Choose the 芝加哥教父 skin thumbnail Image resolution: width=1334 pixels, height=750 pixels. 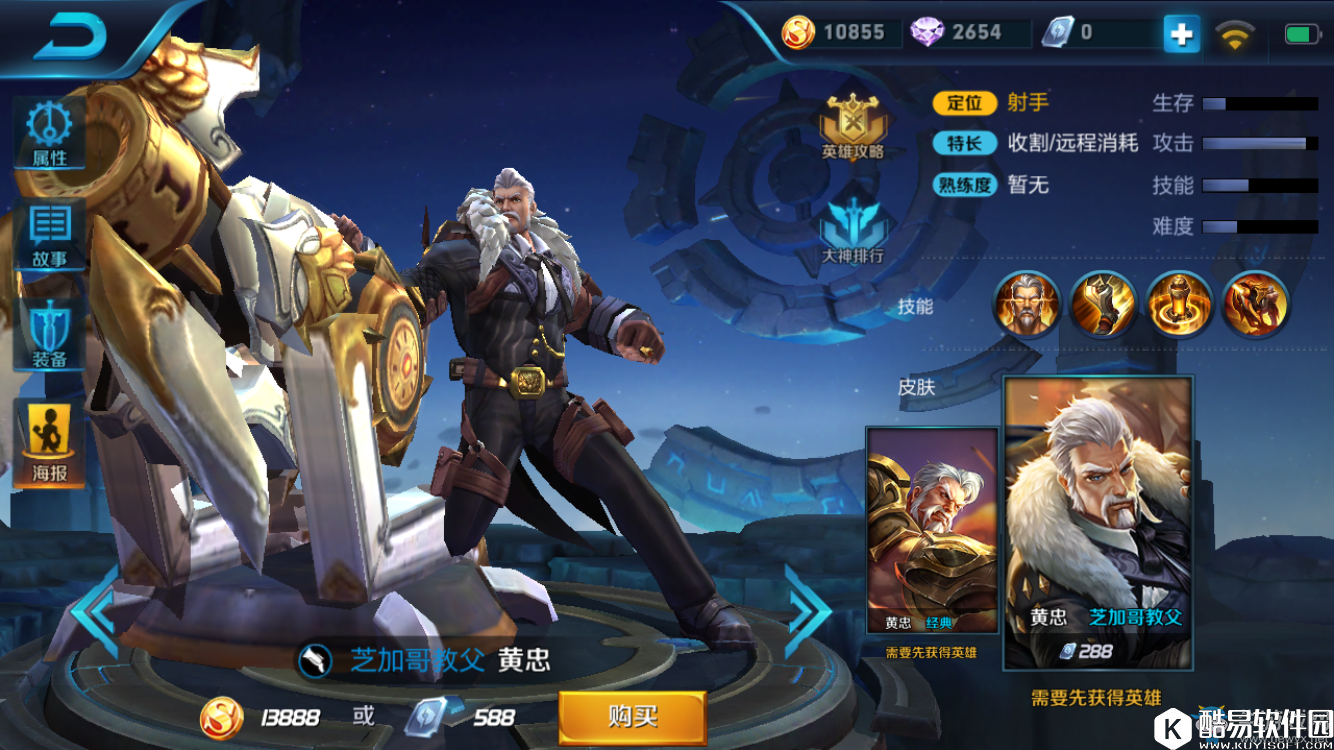click(1098, 522)
